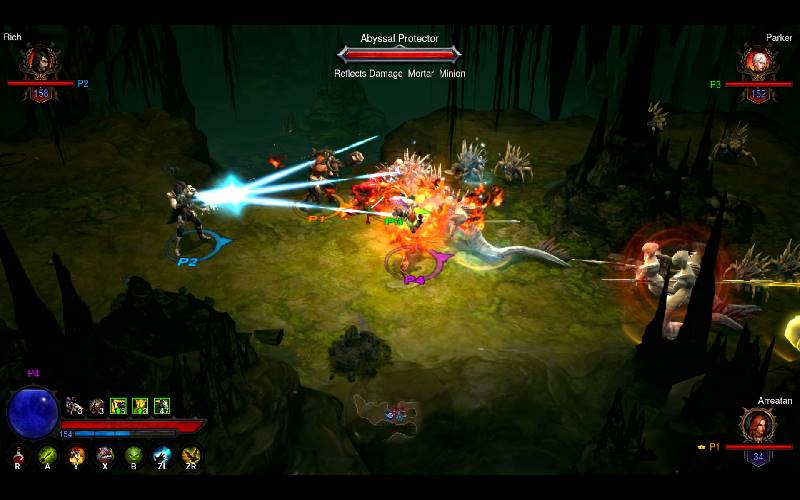The height and width of the screenshot is (500, 800).
Task: Select Arreatan's player portrait
Action: [x=757, y=427]
